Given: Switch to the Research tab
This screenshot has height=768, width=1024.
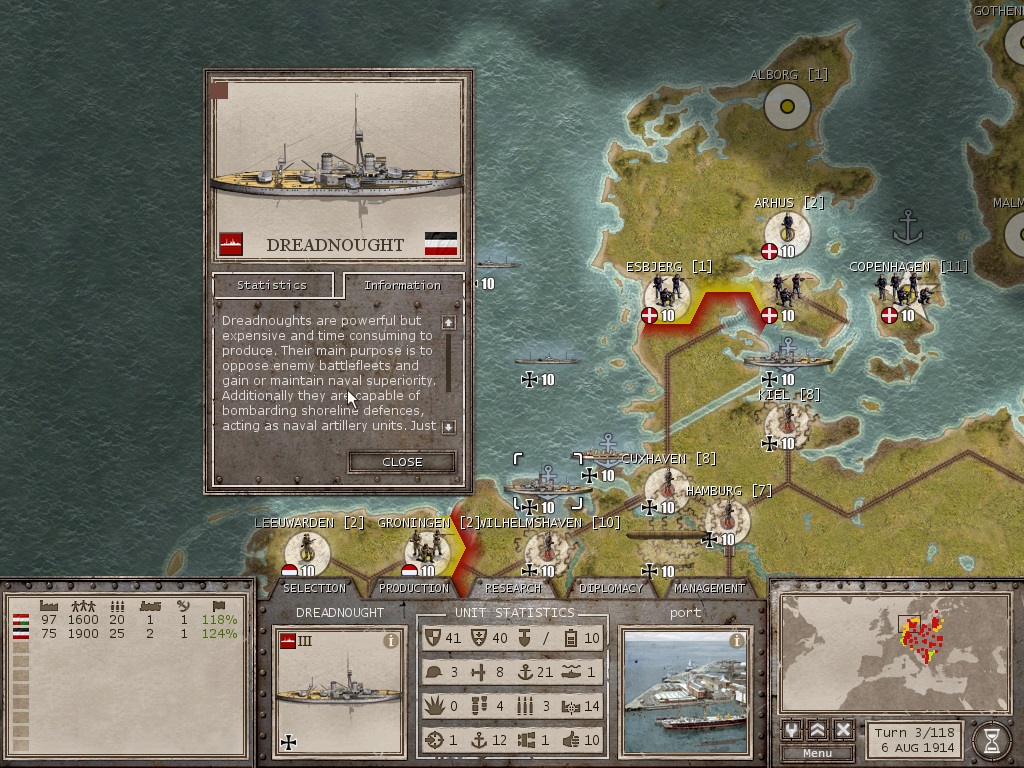Looking at the screenshot, I should pos(513,588).
